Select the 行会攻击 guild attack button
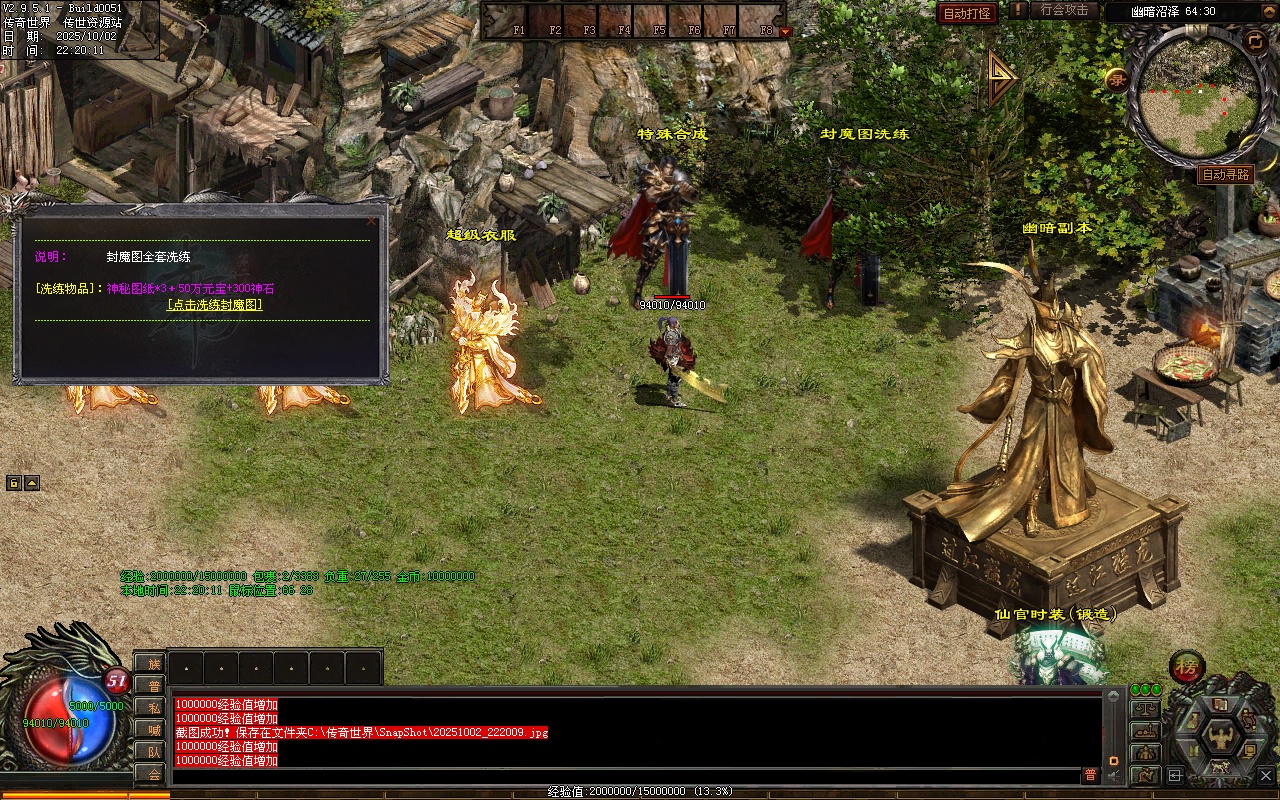The image size is (1280, 800). coord(1064,10)
